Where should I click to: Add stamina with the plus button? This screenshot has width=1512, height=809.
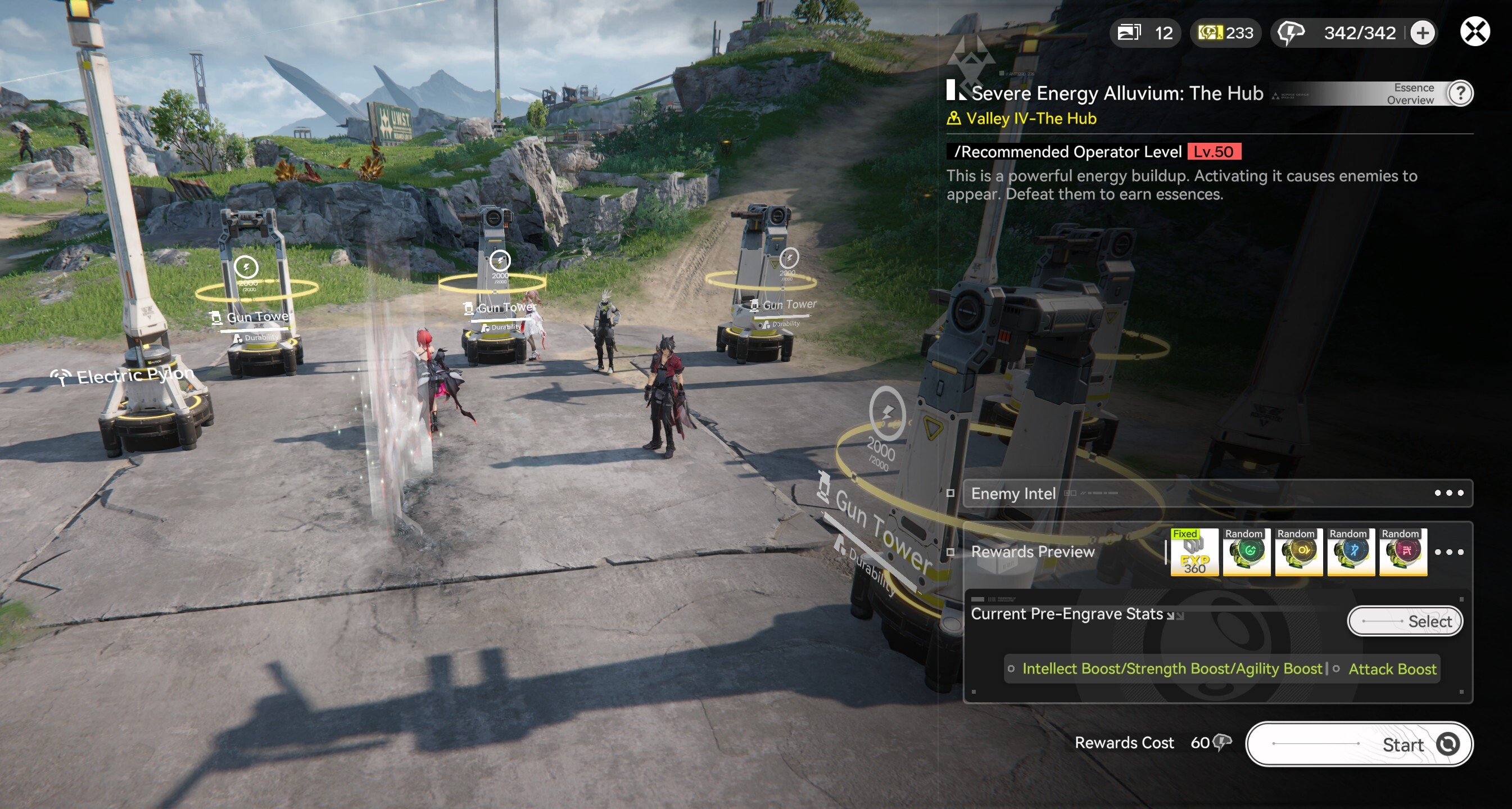pyautogui.click(x=1422, y=33)
